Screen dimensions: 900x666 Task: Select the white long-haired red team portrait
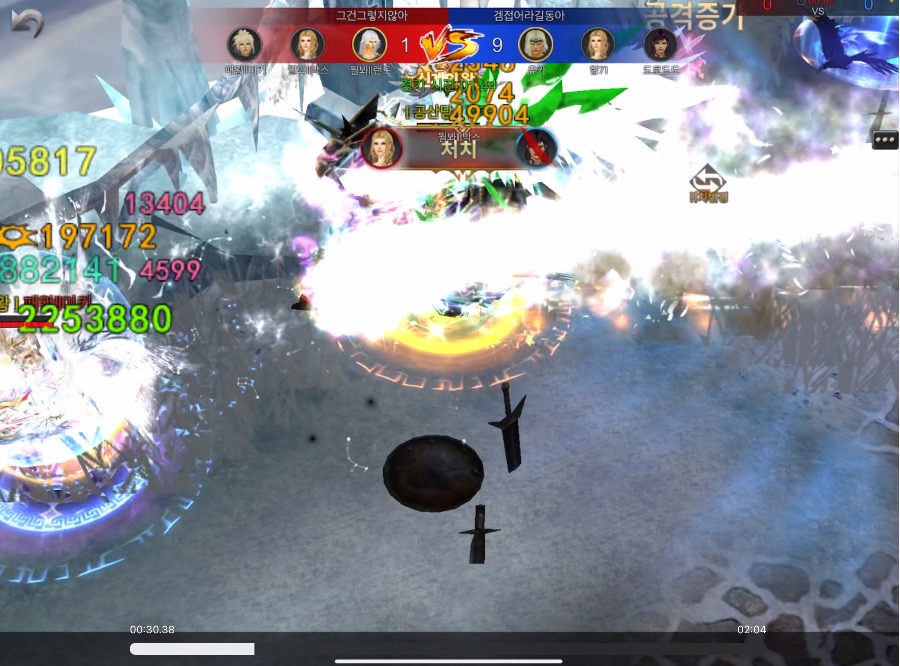pos(369,44)
